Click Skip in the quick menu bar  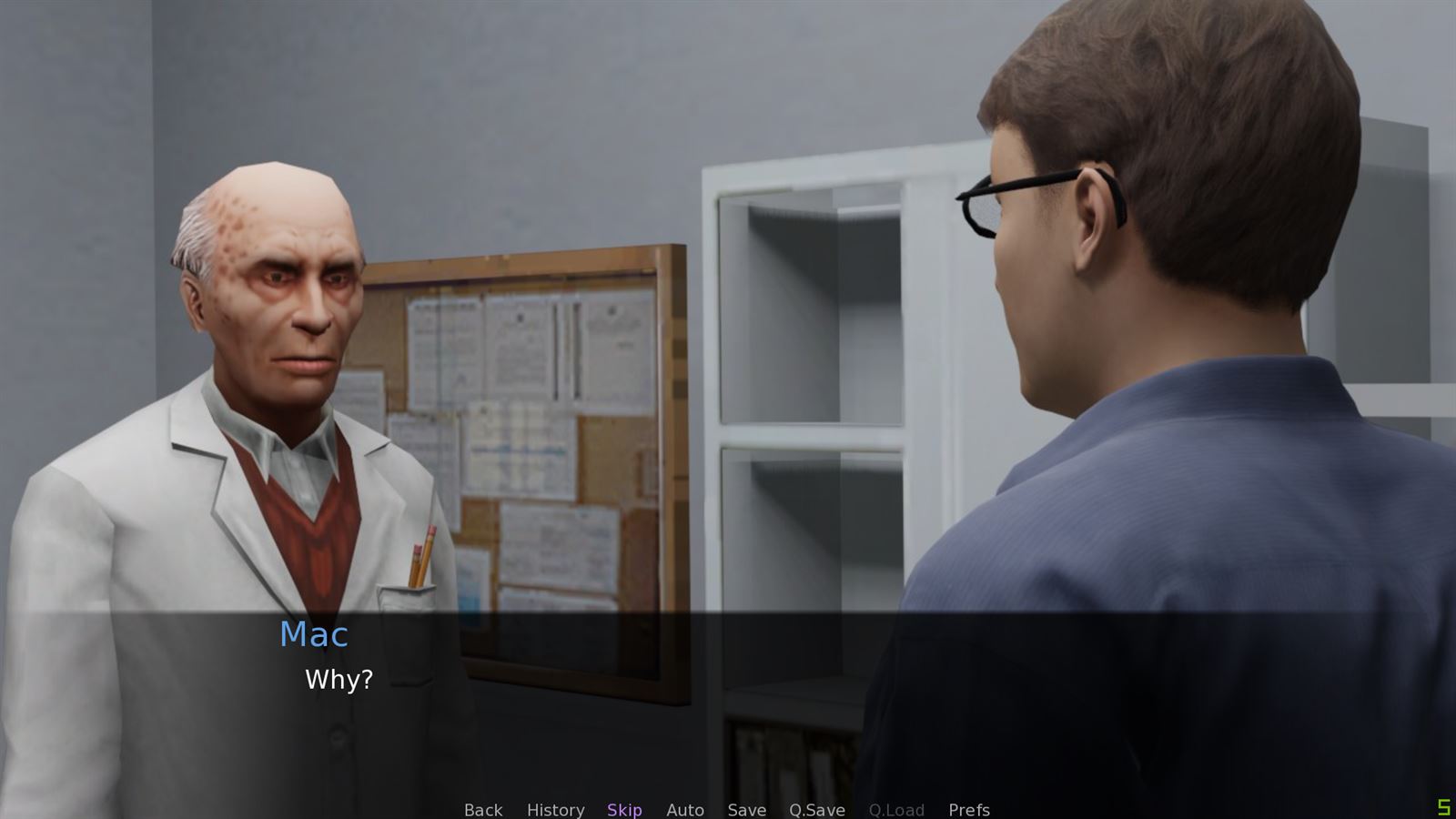[x=624, y=810]
